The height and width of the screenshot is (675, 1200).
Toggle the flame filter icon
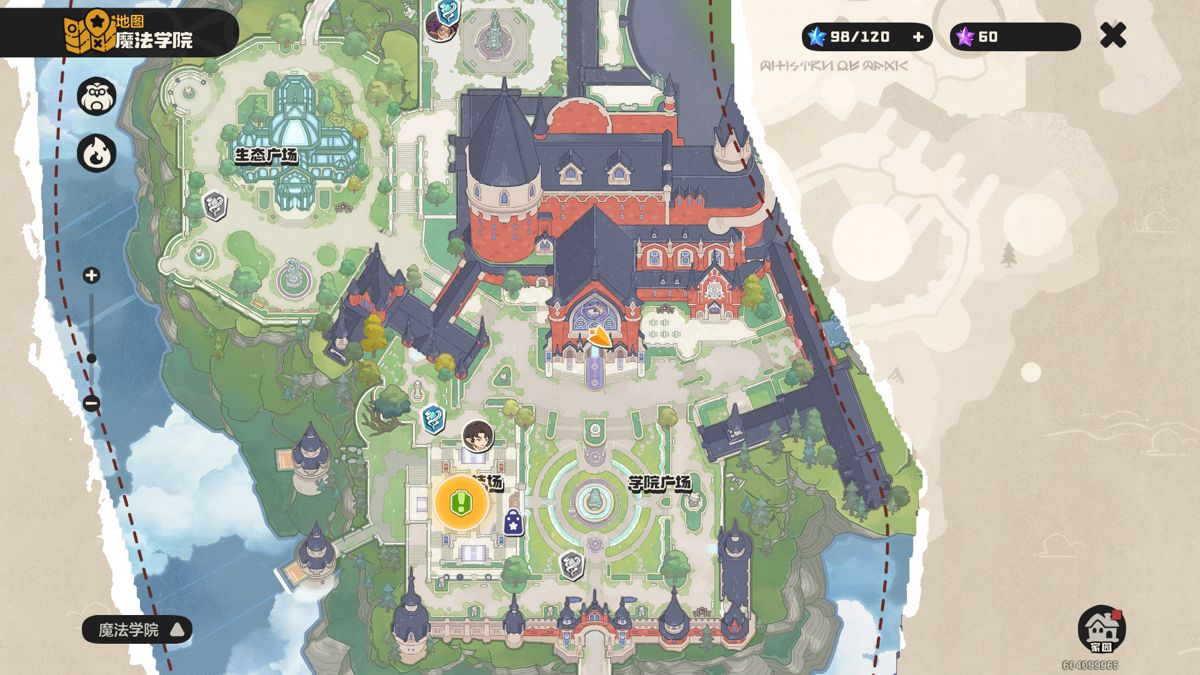[x=97, y=154]
